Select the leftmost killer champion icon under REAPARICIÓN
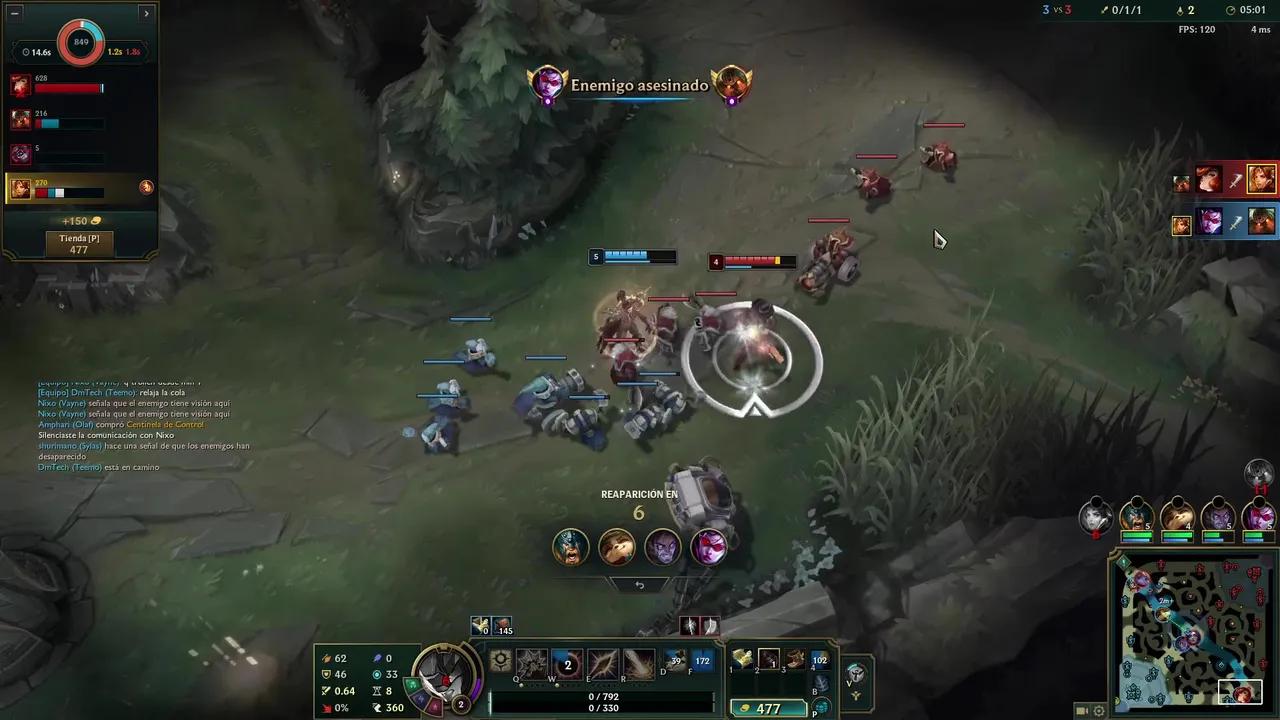1280x720 pixels. pyautogui.click(x=570, y=547)
